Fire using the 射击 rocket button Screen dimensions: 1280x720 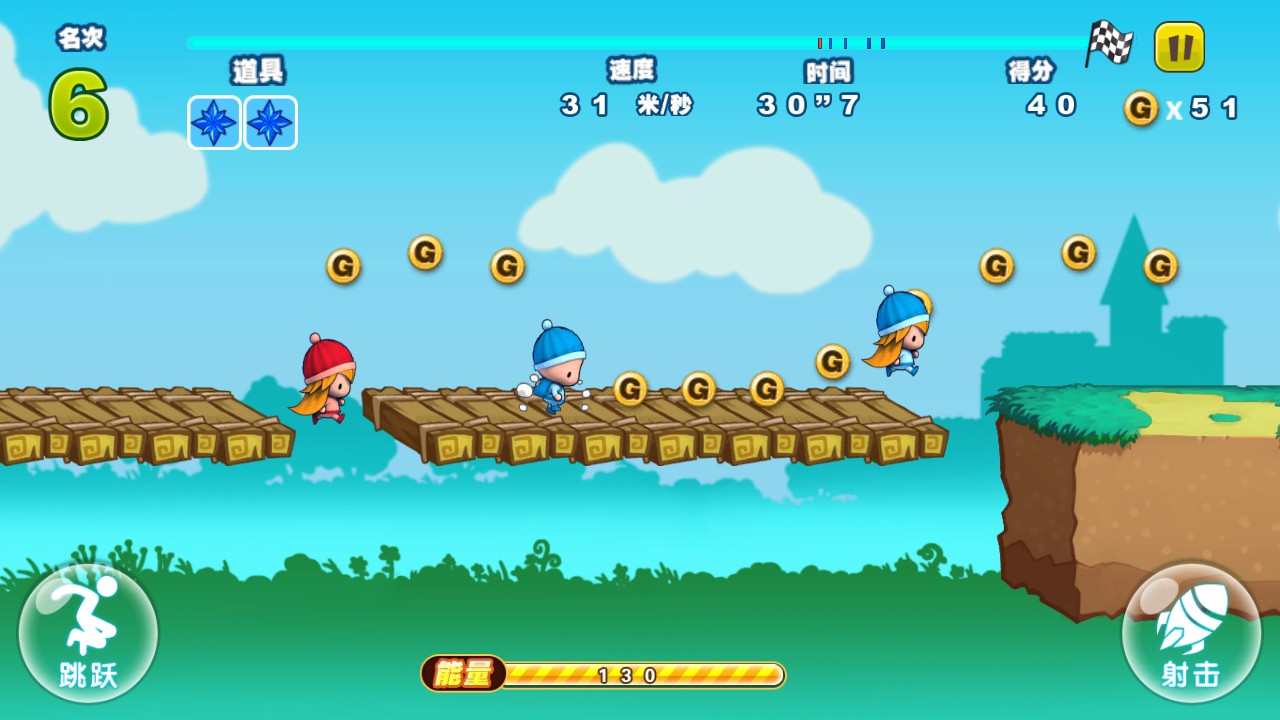[1191, 632]
